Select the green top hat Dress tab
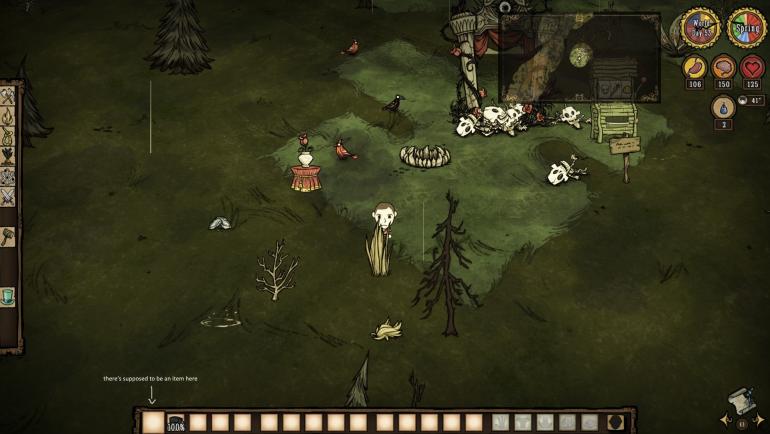Viewport: 770px width, 434px height. pos(7,297)
